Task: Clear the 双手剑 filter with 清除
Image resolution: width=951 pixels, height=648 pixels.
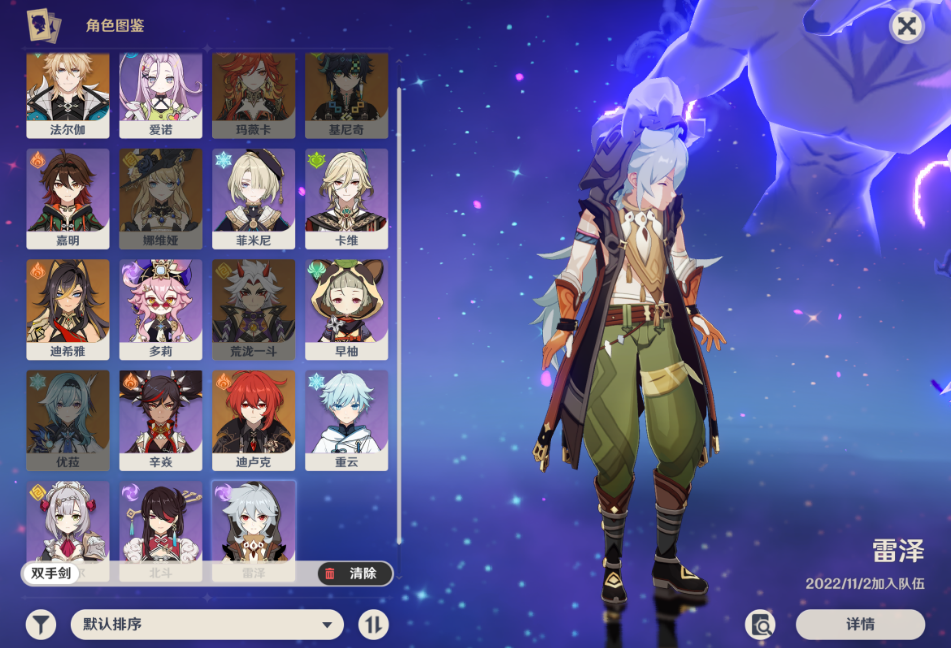Action: coord(354,573)
